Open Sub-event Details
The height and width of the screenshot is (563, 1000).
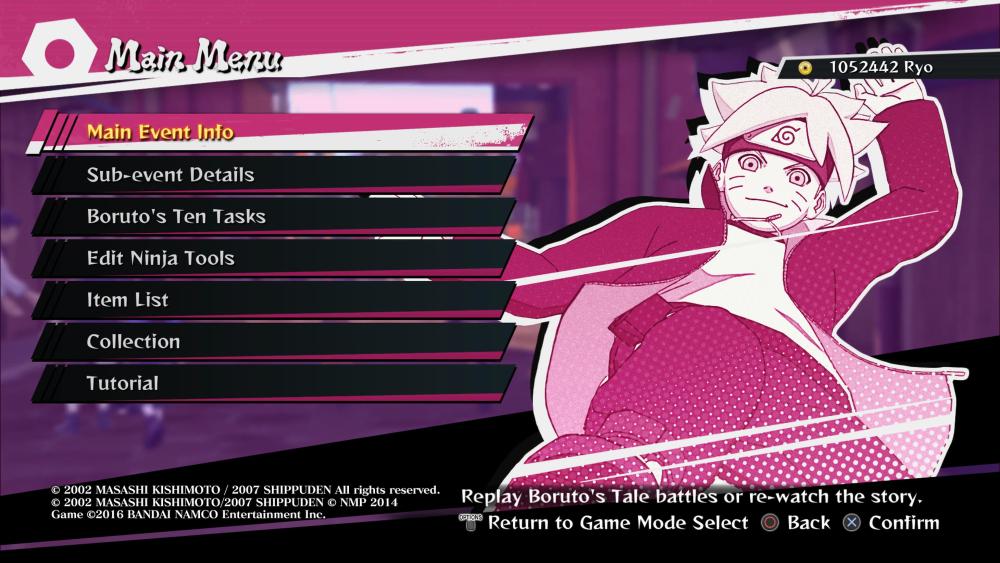pyautogui.click(x=170, y=175)
